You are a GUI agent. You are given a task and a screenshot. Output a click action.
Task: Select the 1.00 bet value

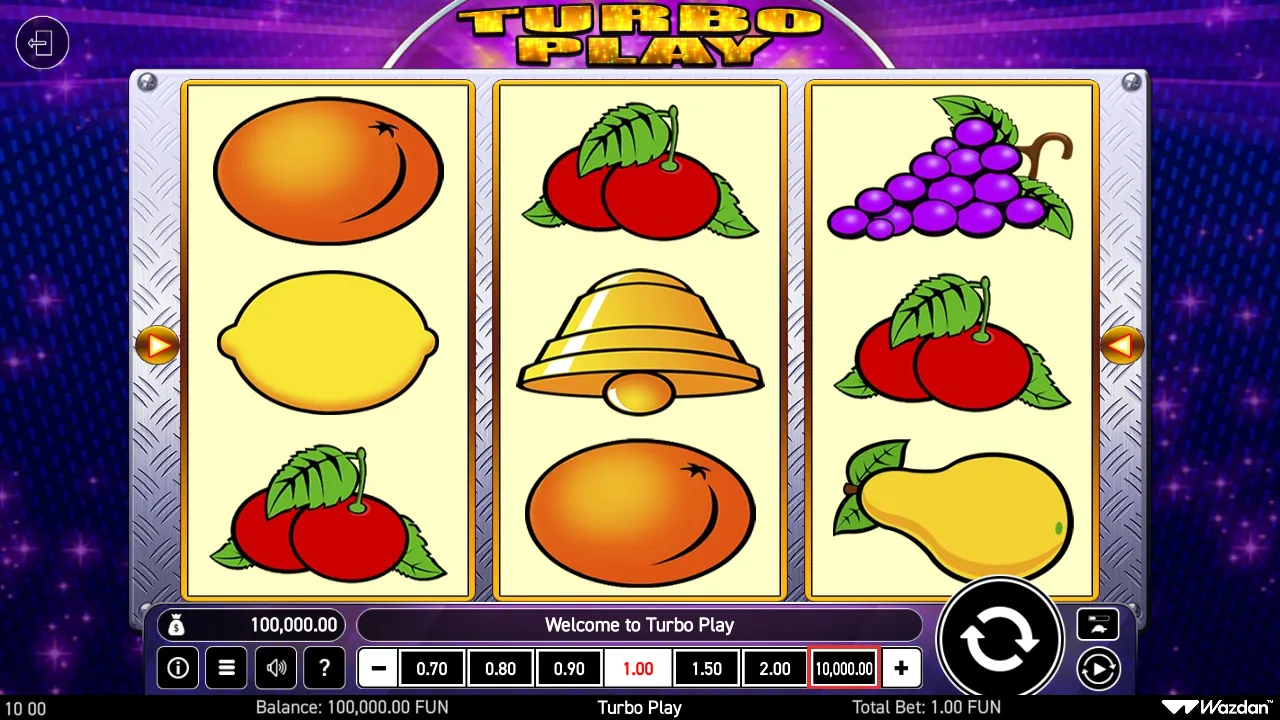(638, 668)
